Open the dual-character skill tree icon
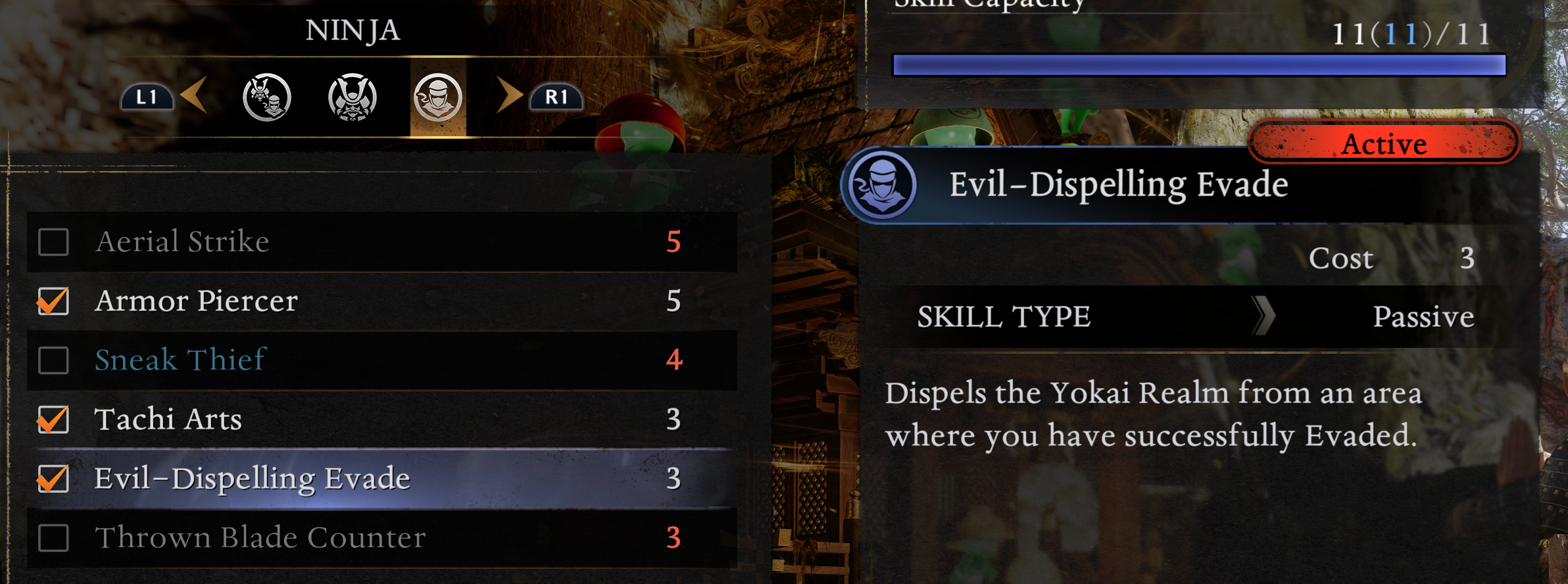 [x=266, y=97]
